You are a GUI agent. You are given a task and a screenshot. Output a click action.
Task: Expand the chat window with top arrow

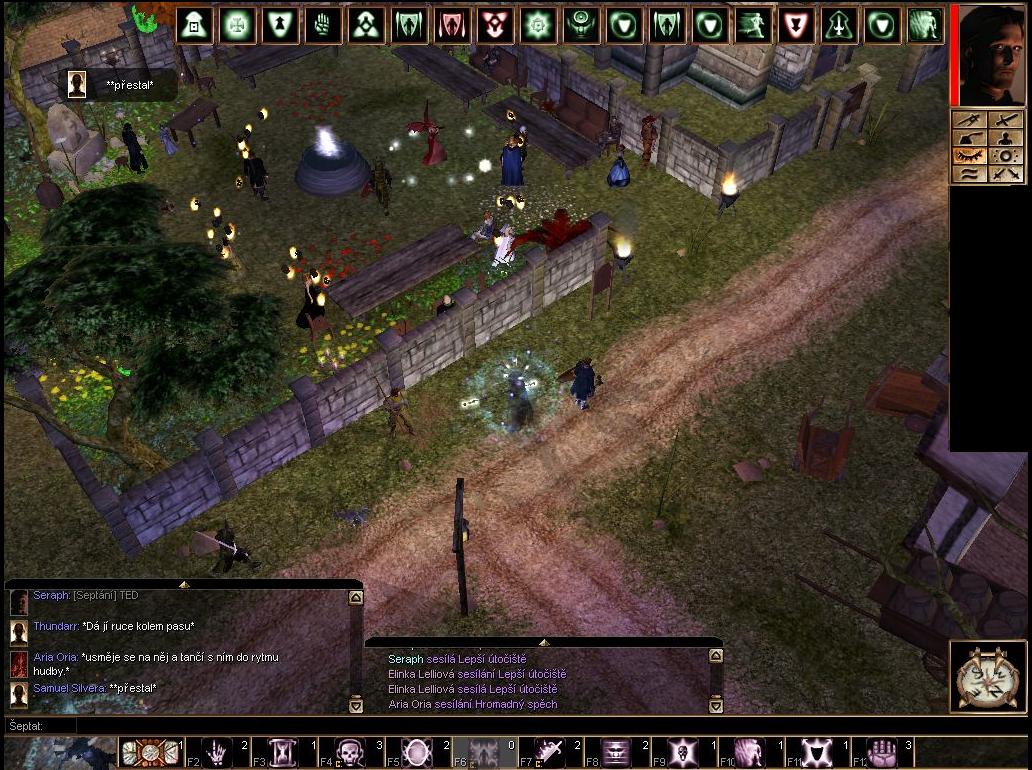(183, 583)
